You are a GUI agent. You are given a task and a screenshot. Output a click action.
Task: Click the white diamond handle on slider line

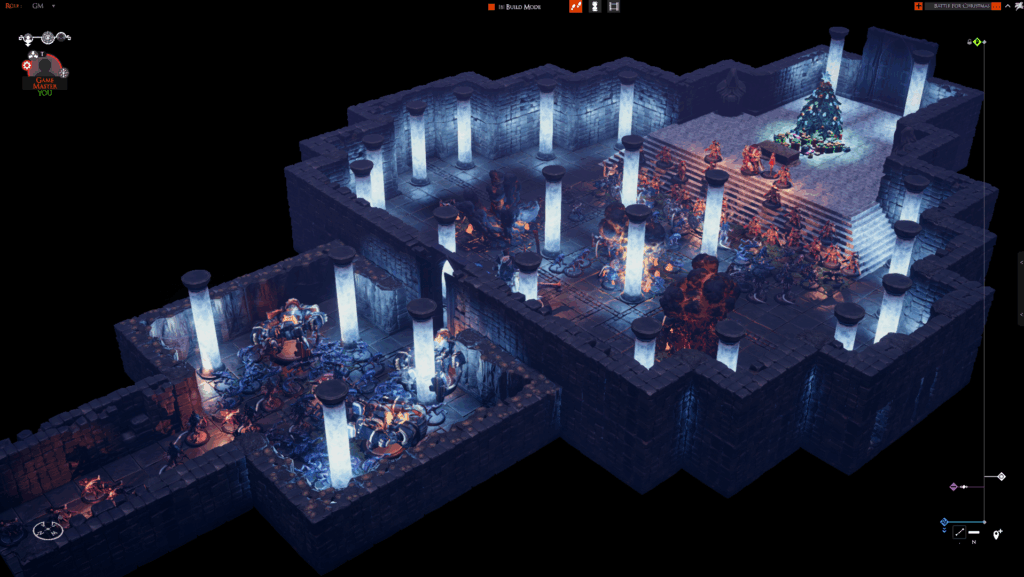tap(1001, 477)
